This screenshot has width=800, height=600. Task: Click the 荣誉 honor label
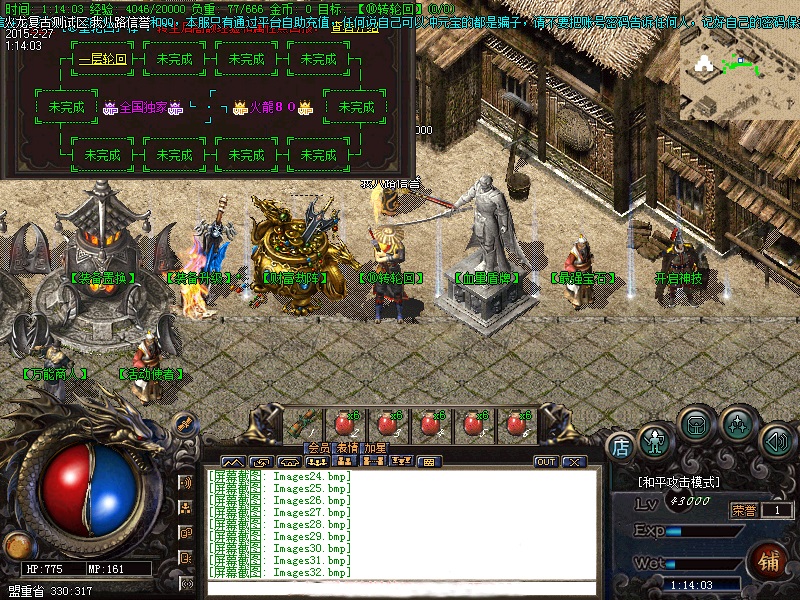click(x=744, y=510)
